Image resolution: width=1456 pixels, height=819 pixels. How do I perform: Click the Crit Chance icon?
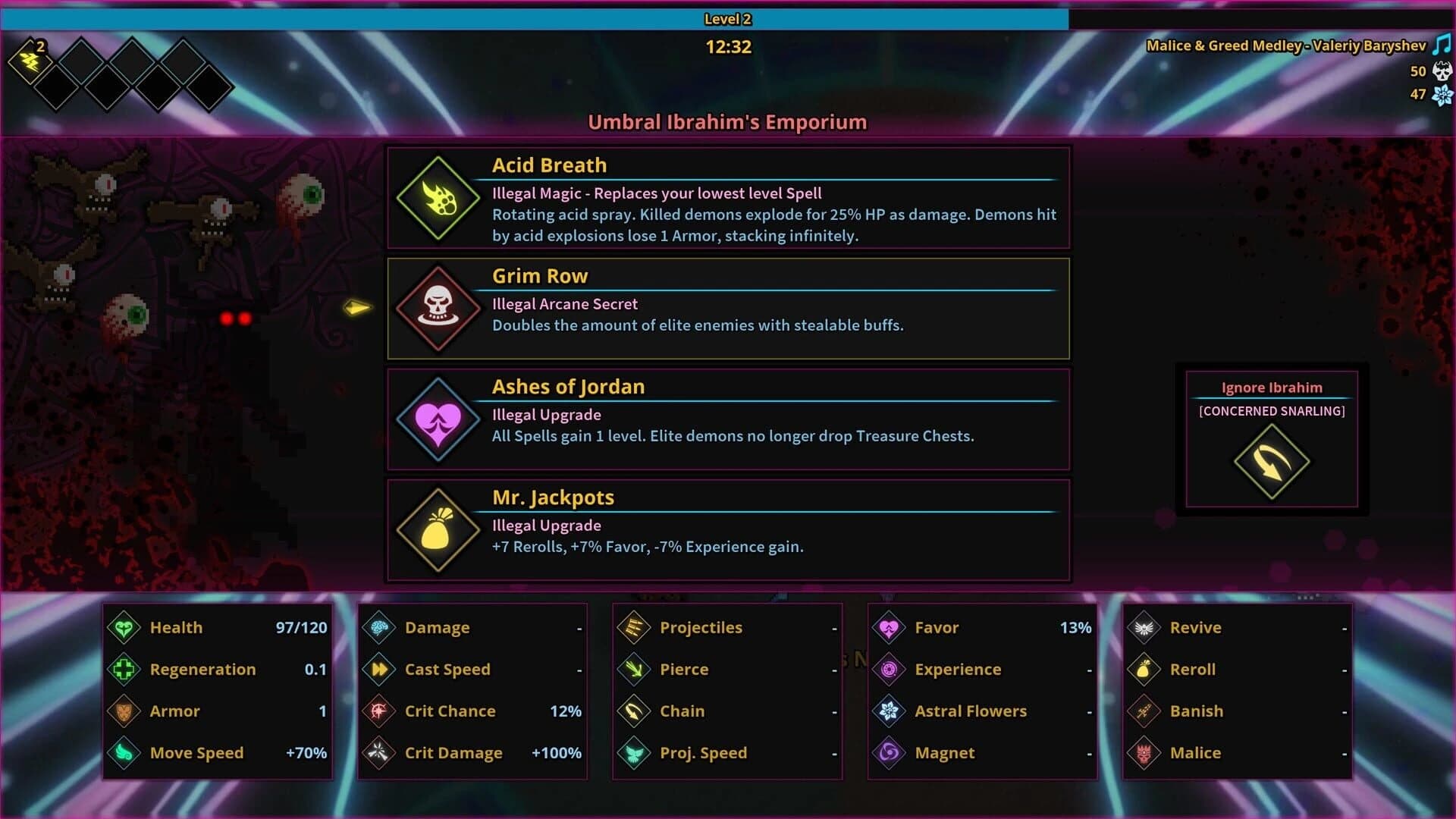(x=378, y=711)
